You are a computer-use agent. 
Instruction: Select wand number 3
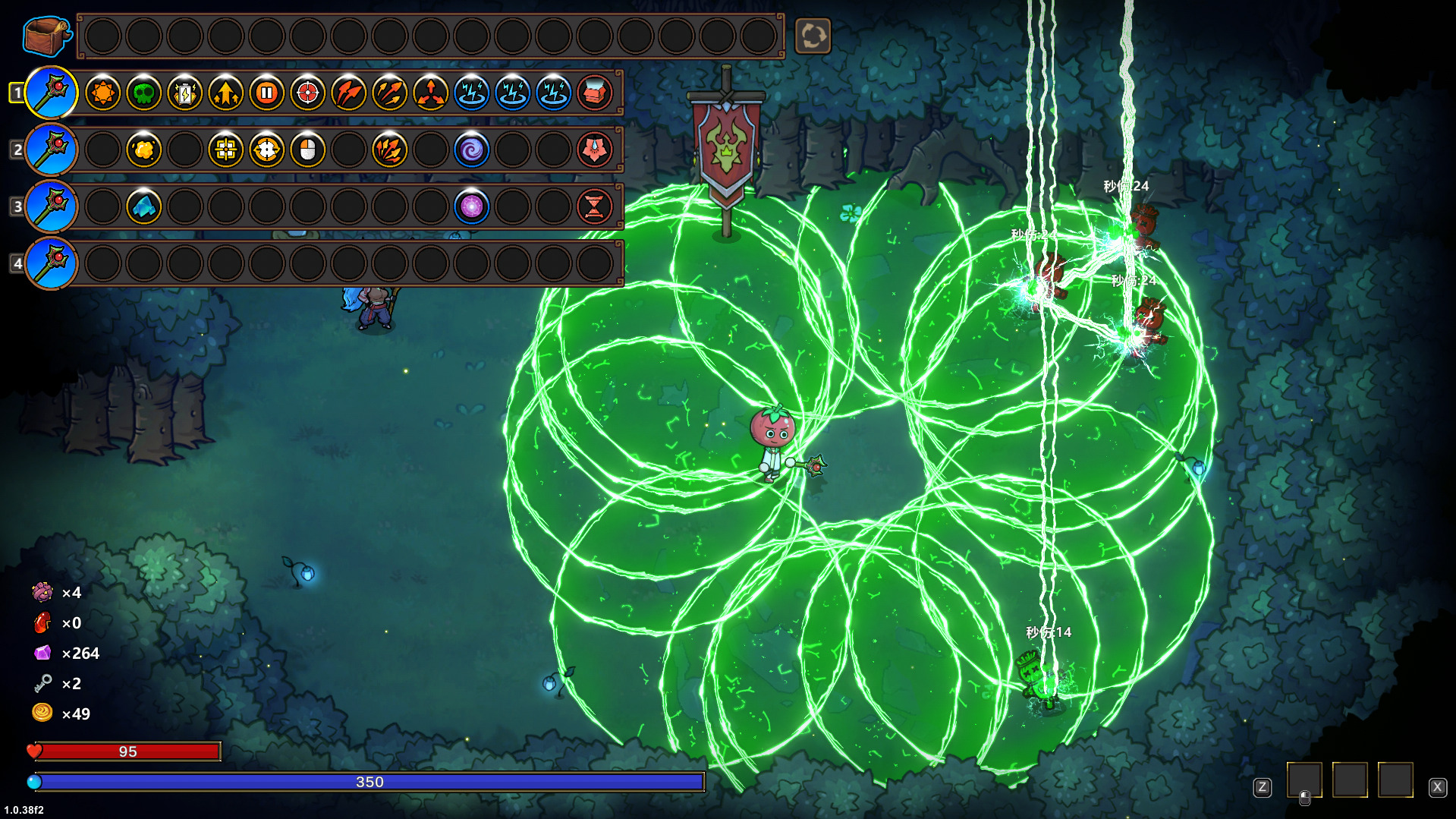(x=51, y=206)
